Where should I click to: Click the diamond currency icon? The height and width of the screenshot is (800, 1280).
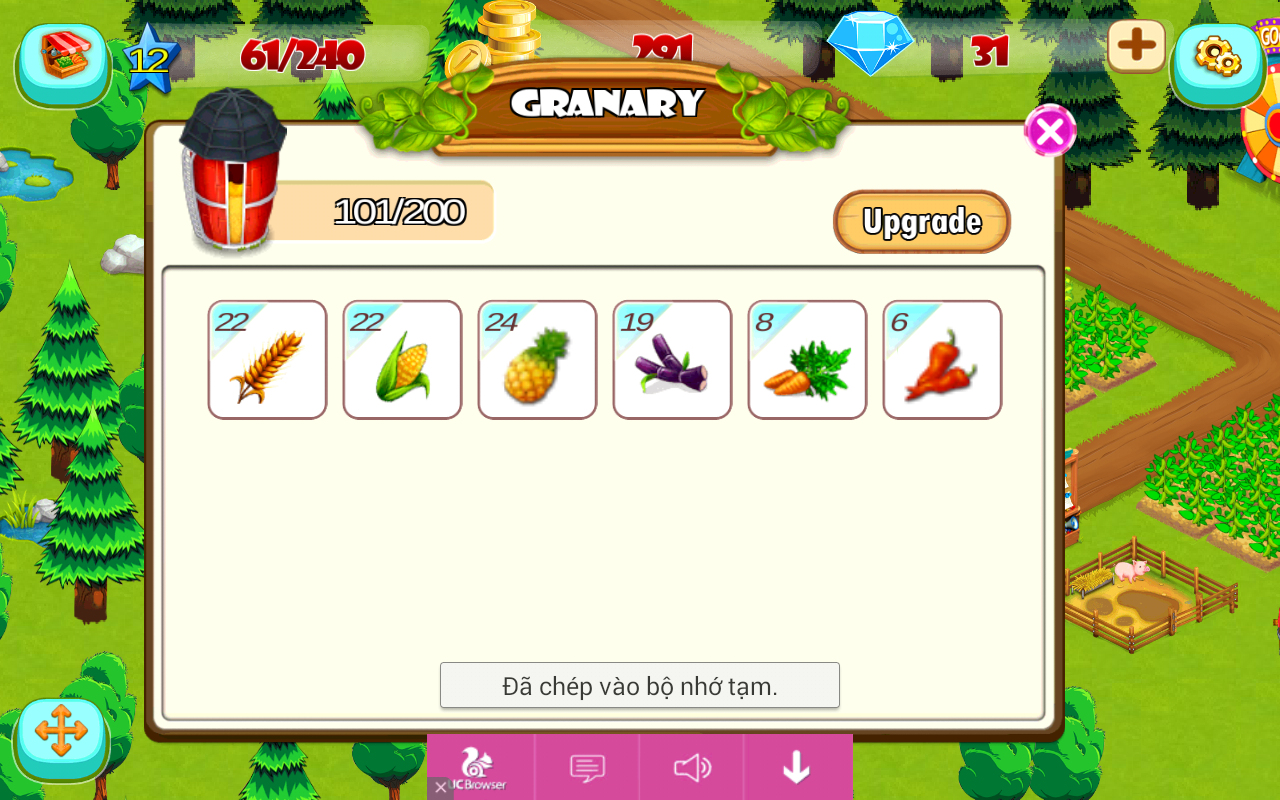pyautogui.click(x=872, y=44)
